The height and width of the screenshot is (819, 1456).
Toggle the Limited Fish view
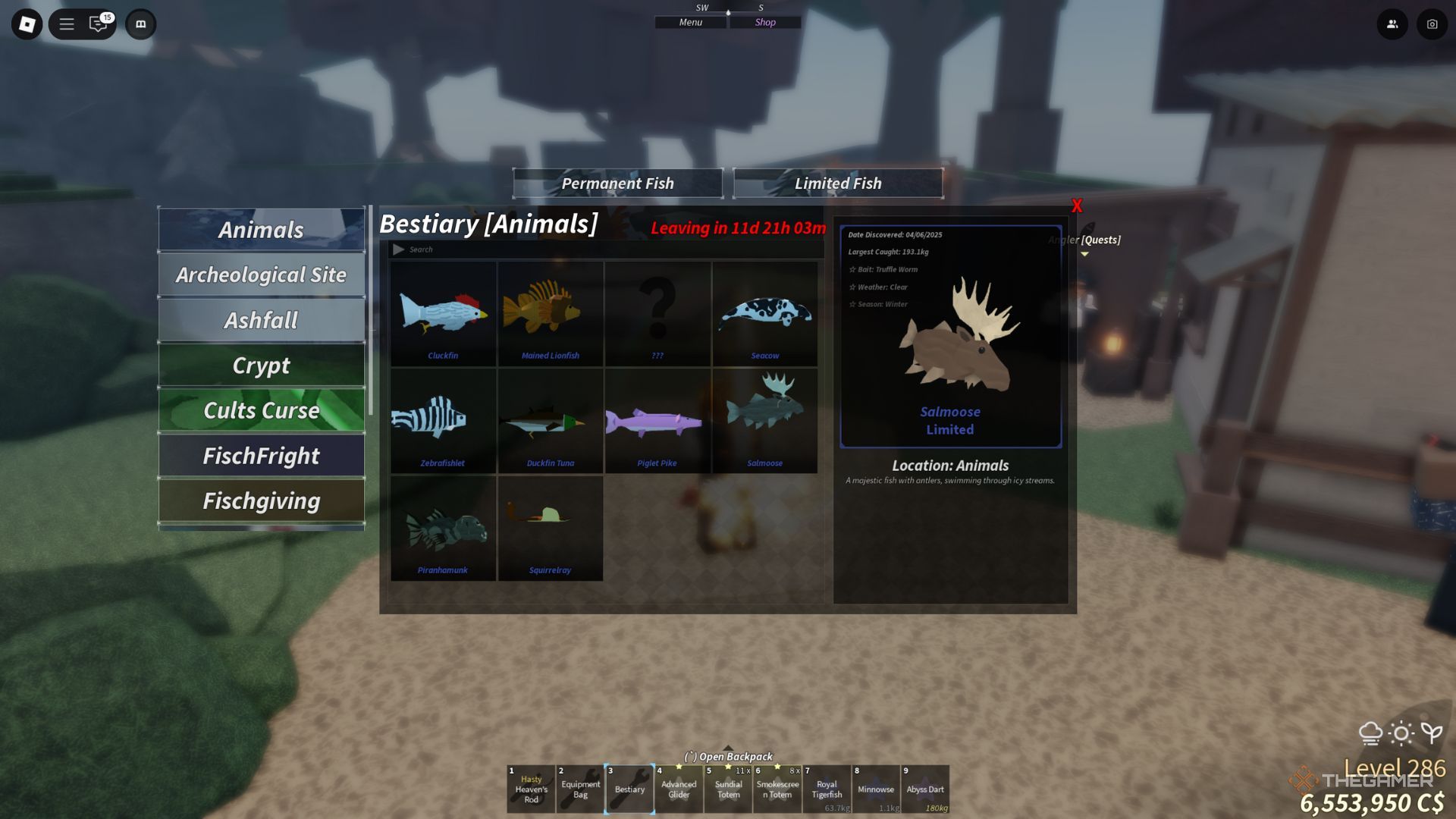(x=838, y=183)
